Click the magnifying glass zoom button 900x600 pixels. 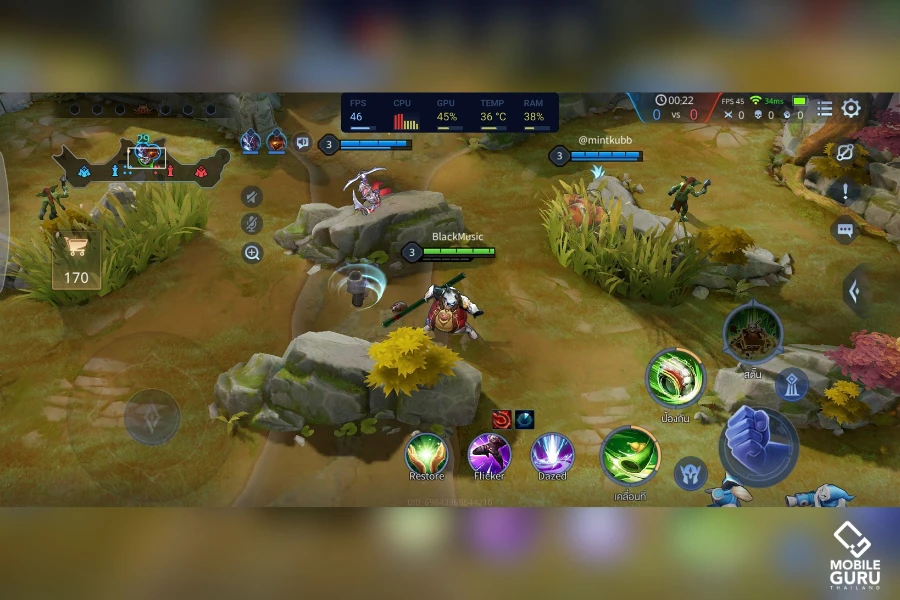252,252
